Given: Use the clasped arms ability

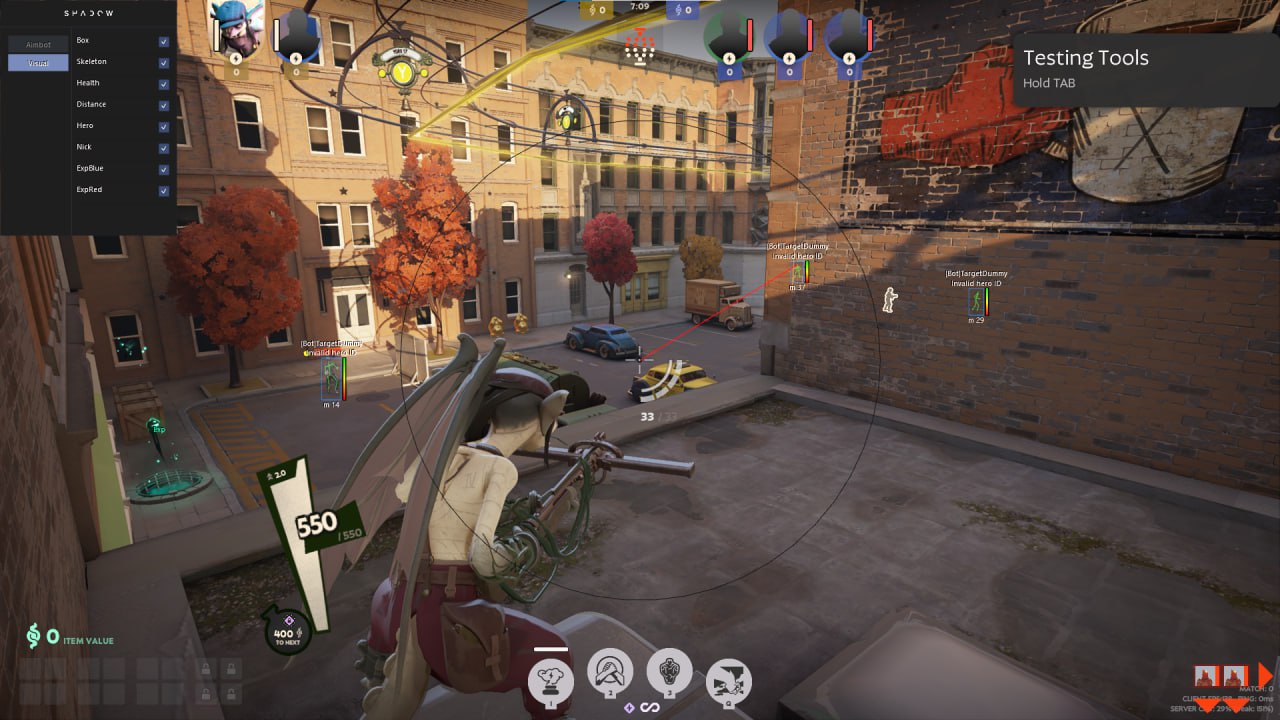Looking at the screenshot, I should [610, 672].
